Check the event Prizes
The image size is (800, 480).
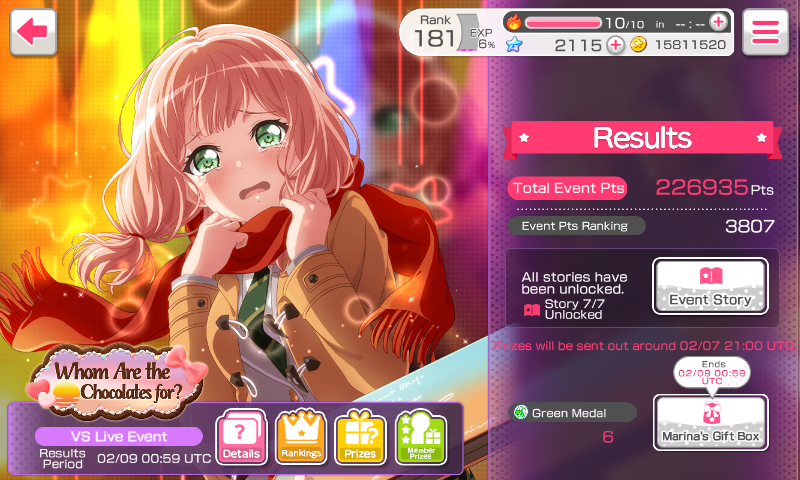[360, 438]
